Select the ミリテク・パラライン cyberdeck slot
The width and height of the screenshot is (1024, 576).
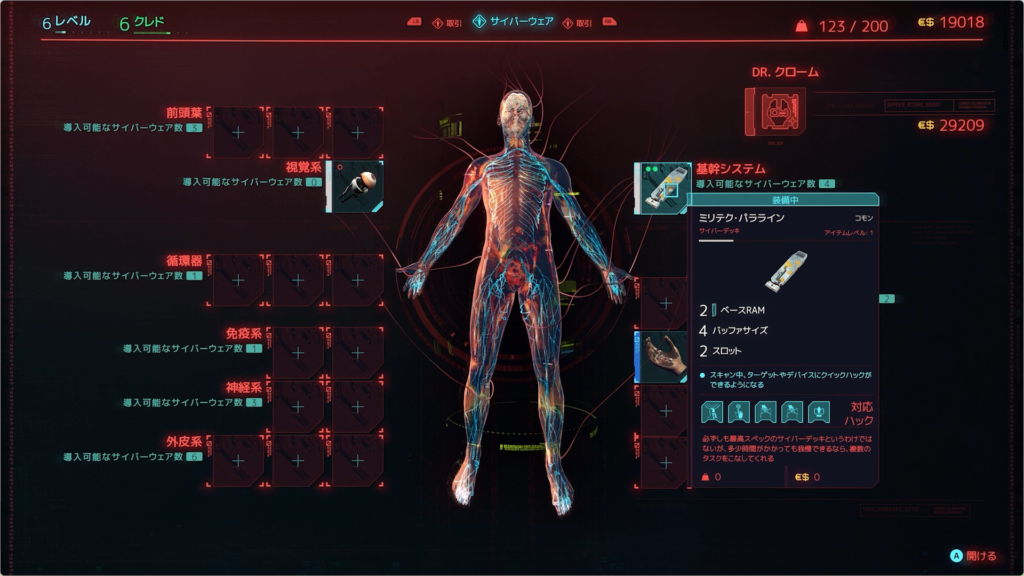[663, 187]
